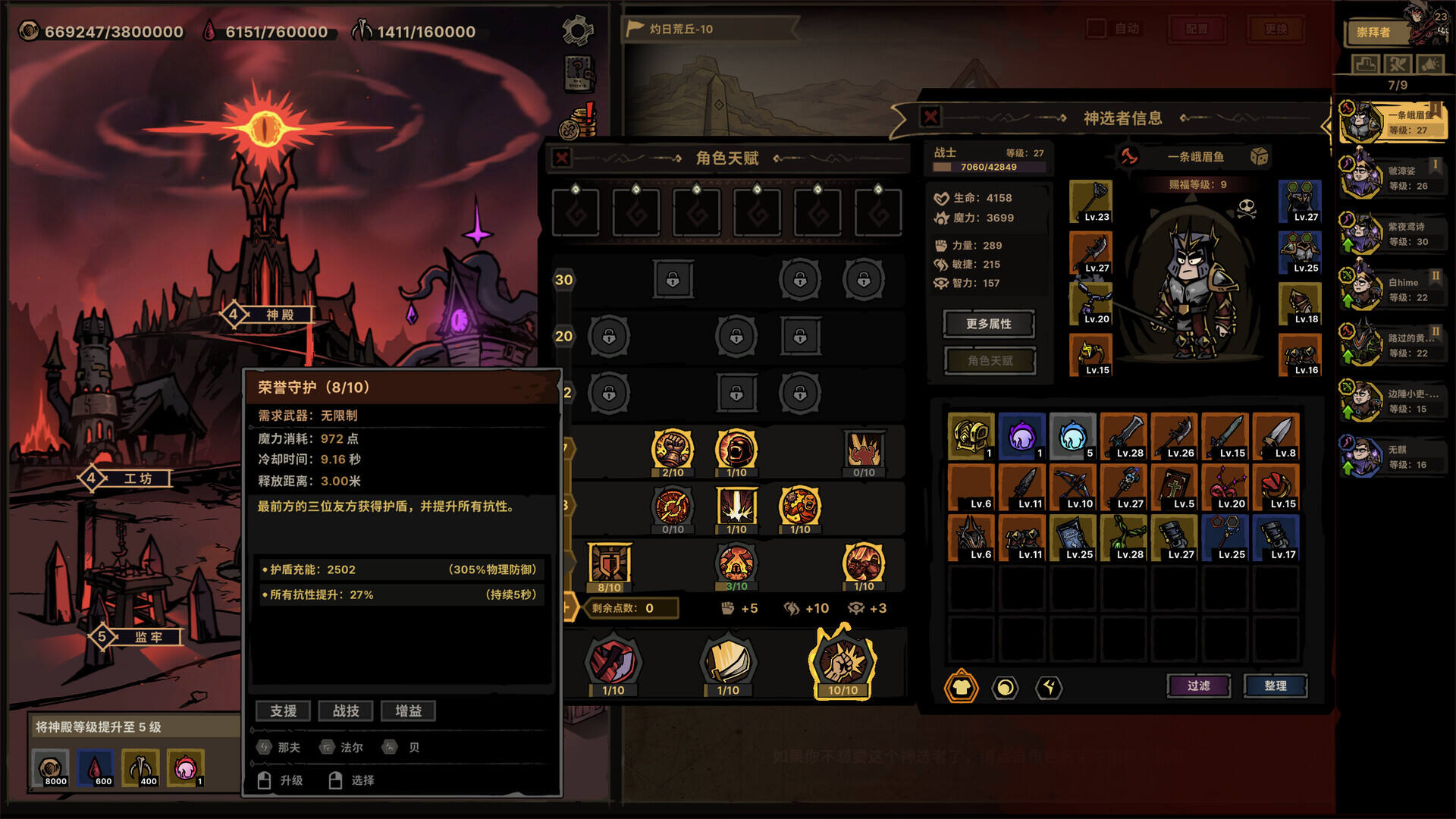The image size is (1456, 819).
Task: Expand the 角色天赋 talents section
Action: click(x=989, y=360)
